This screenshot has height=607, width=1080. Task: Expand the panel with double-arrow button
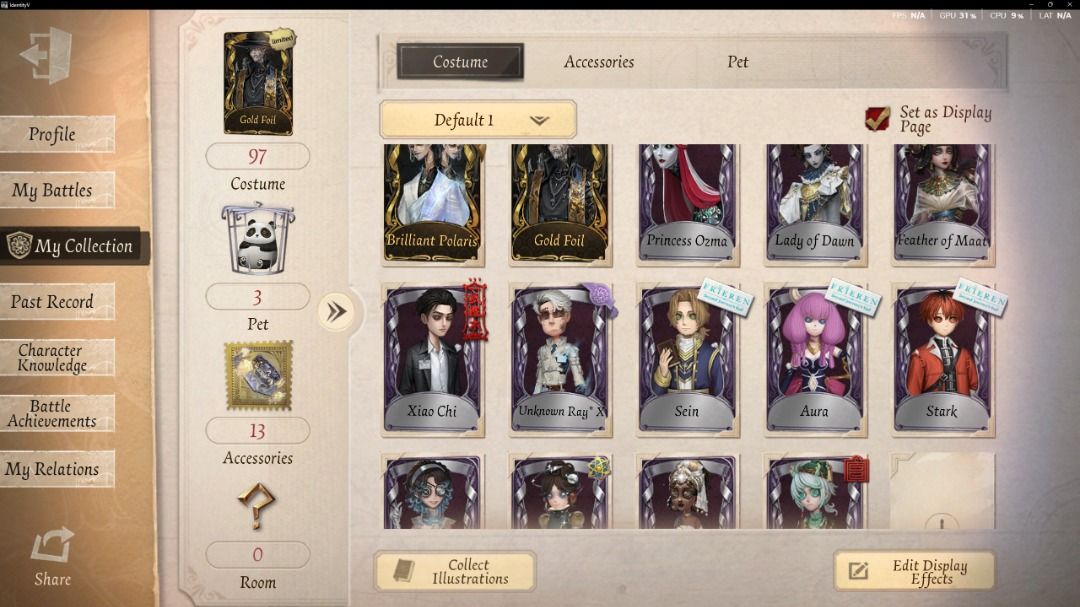pos(337,312)
